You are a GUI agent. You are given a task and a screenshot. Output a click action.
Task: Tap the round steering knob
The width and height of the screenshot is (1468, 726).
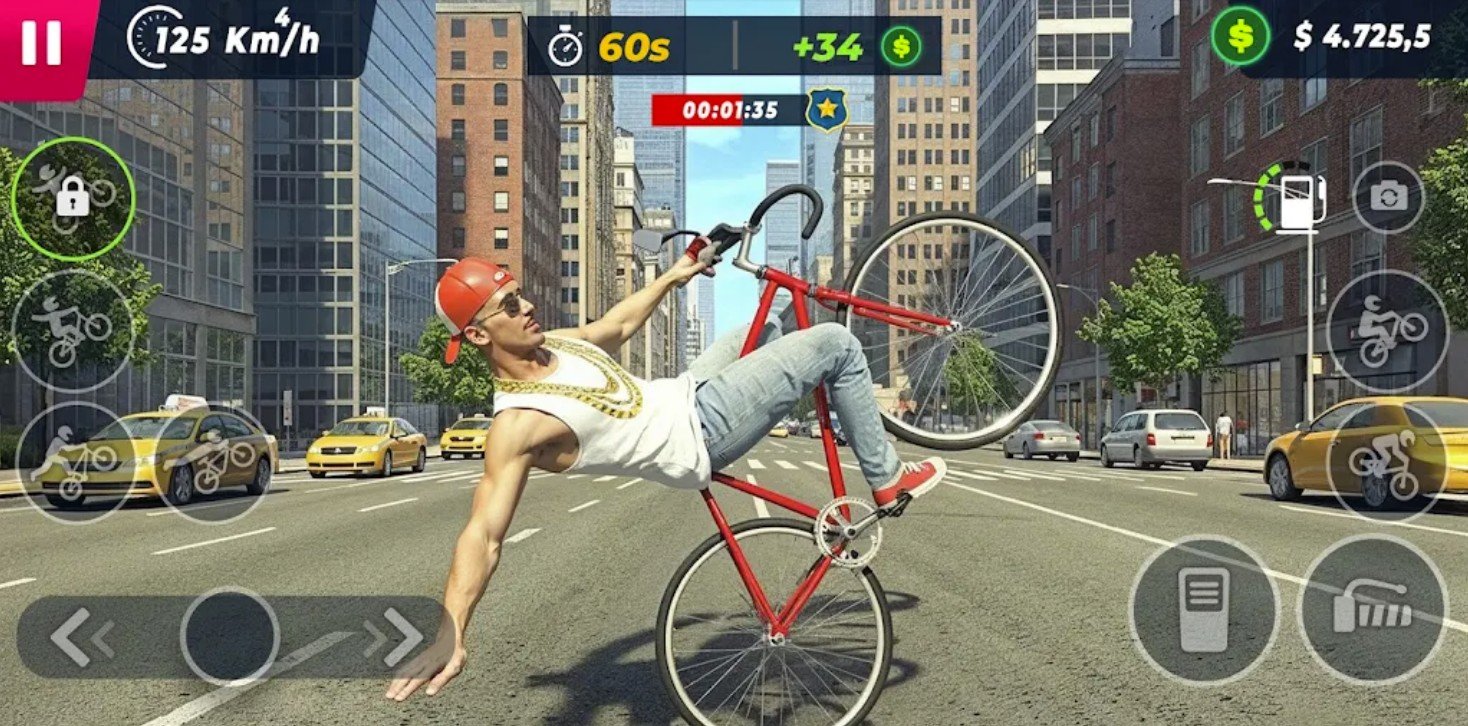pos(229,636)
